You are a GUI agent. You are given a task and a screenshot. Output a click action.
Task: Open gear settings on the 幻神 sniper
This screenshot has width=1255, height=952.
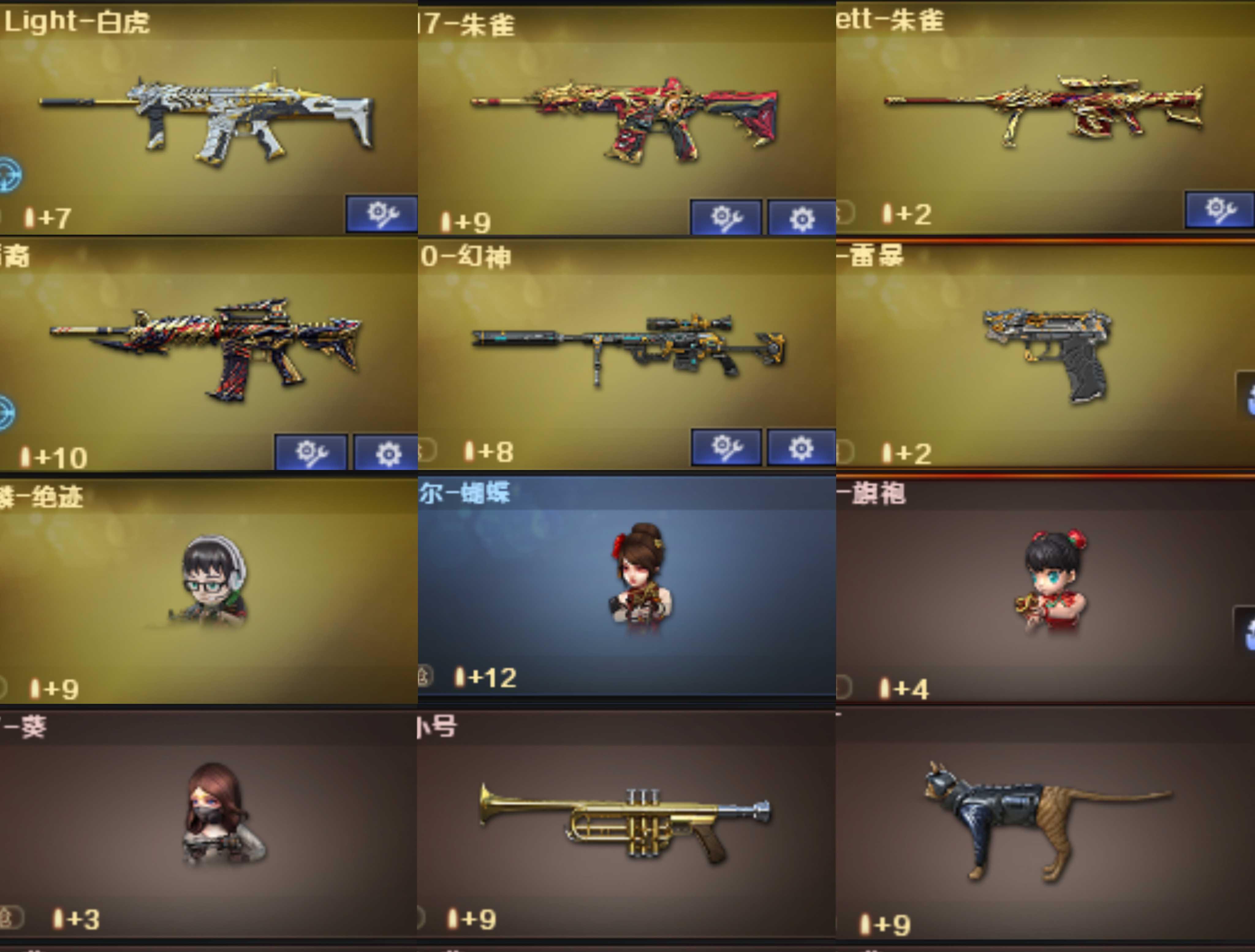point(801,448)
